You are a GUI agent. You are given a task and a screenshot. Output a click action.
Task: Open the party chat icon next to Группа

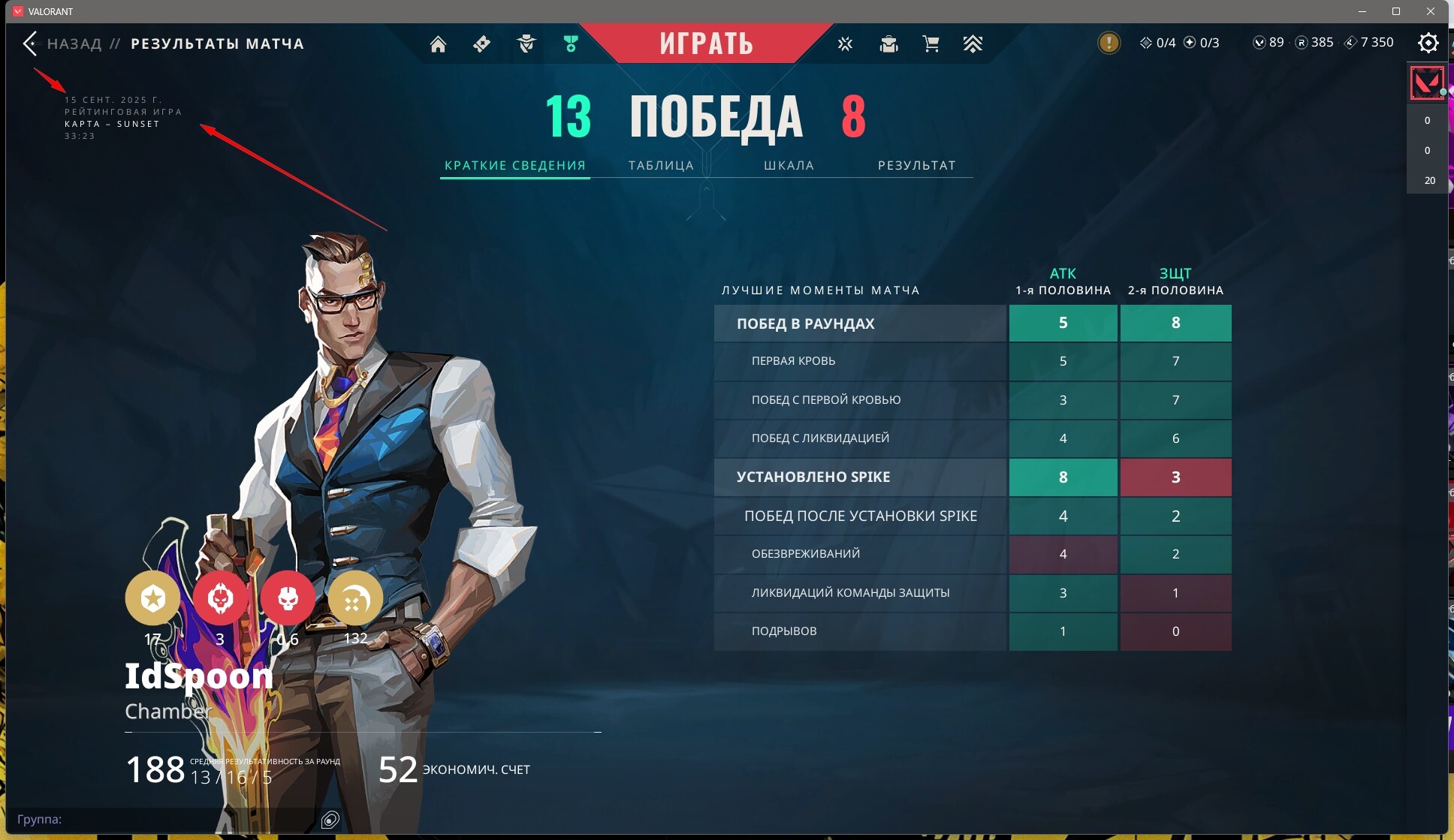[330, 819]
